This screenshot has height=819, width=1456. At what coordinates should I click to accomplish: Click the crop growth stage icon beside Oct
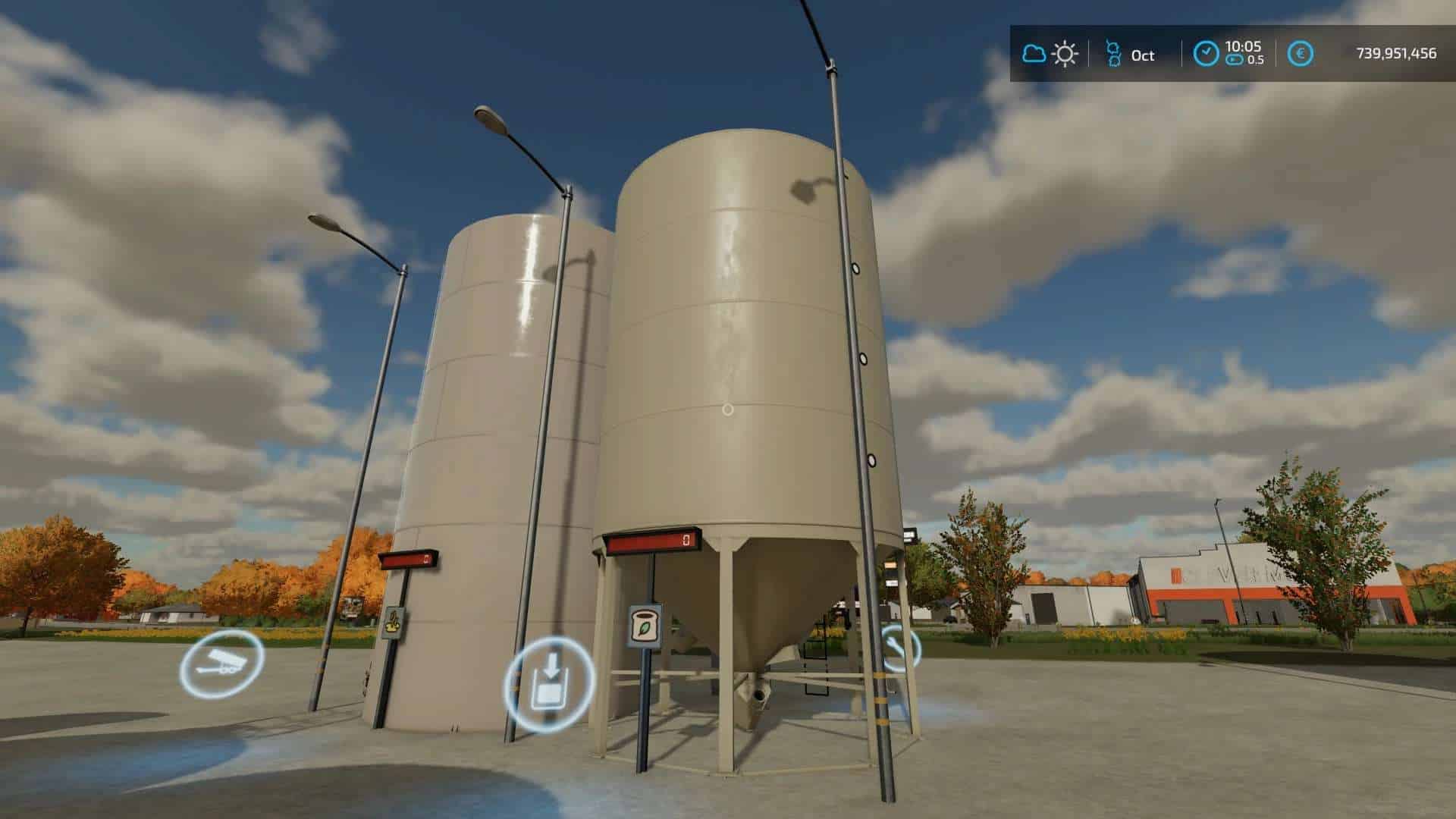1114,53
